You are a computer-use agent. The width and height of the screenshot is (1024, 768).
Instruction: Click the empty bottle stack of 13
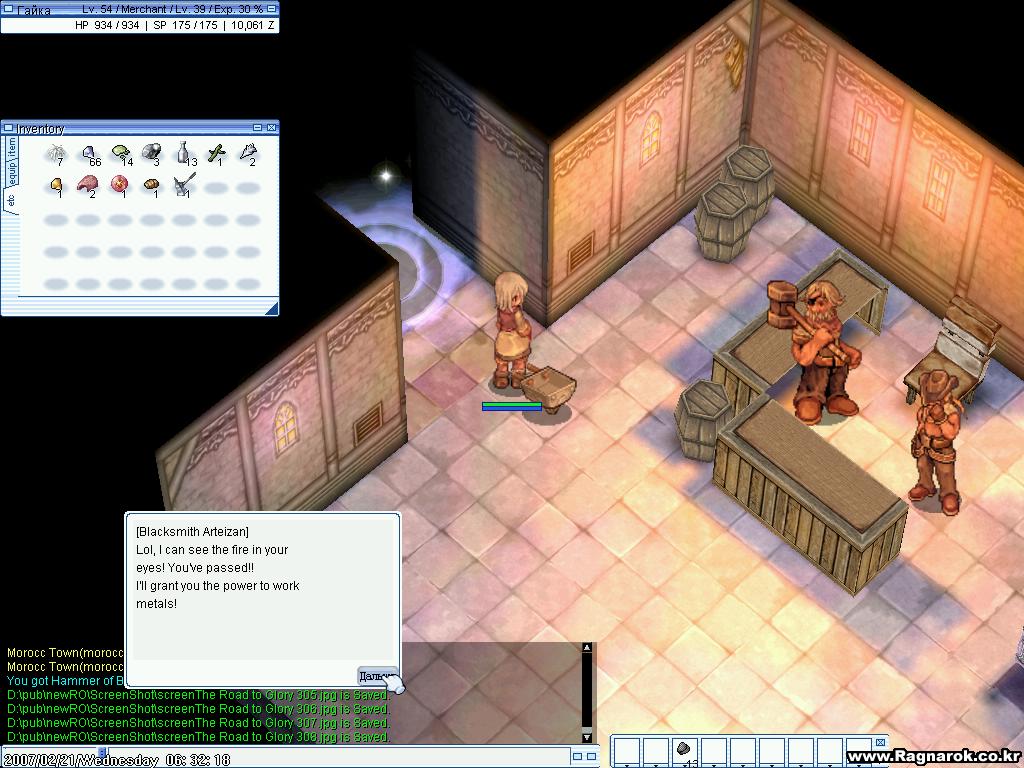184,153
